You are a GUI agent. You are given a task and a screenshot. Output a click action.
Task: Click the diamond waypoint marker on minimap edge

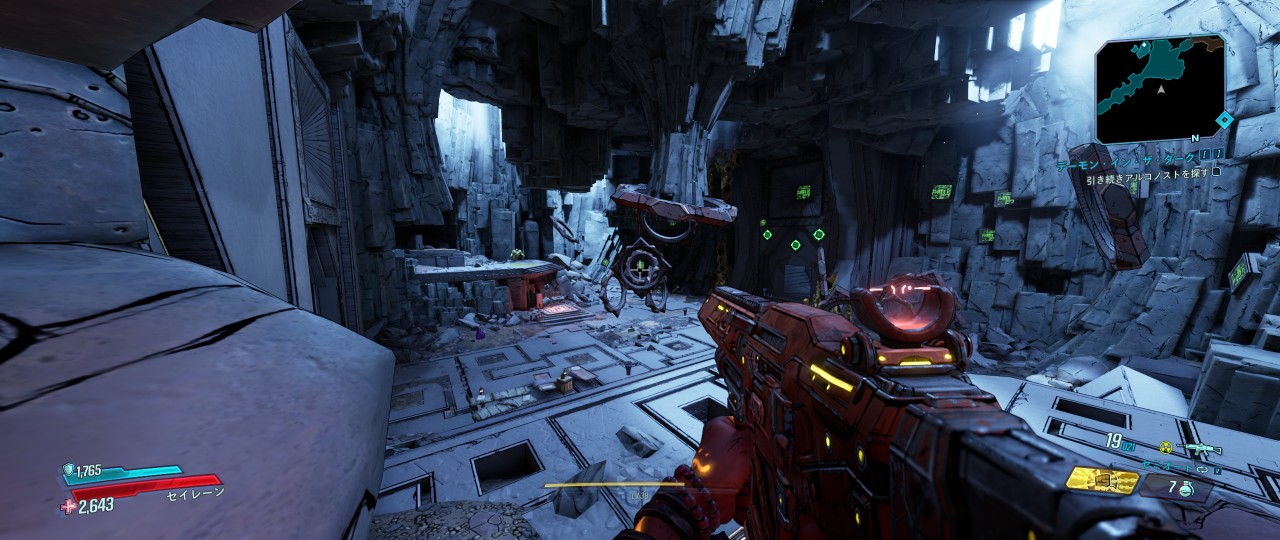1223,120
